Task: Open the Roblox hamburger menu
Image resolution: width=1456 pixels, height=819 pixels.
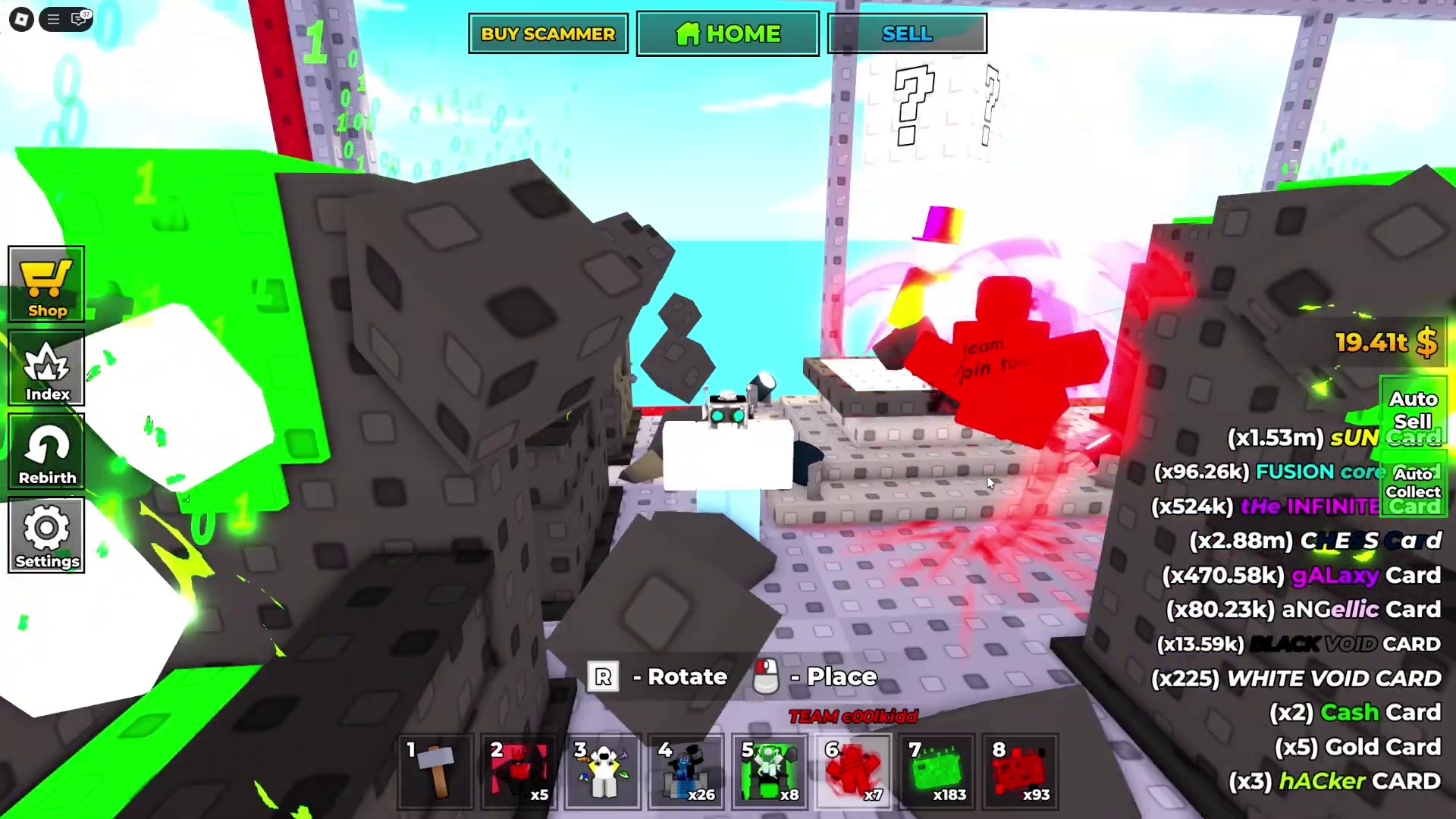Action: click(x=52, y=19)
